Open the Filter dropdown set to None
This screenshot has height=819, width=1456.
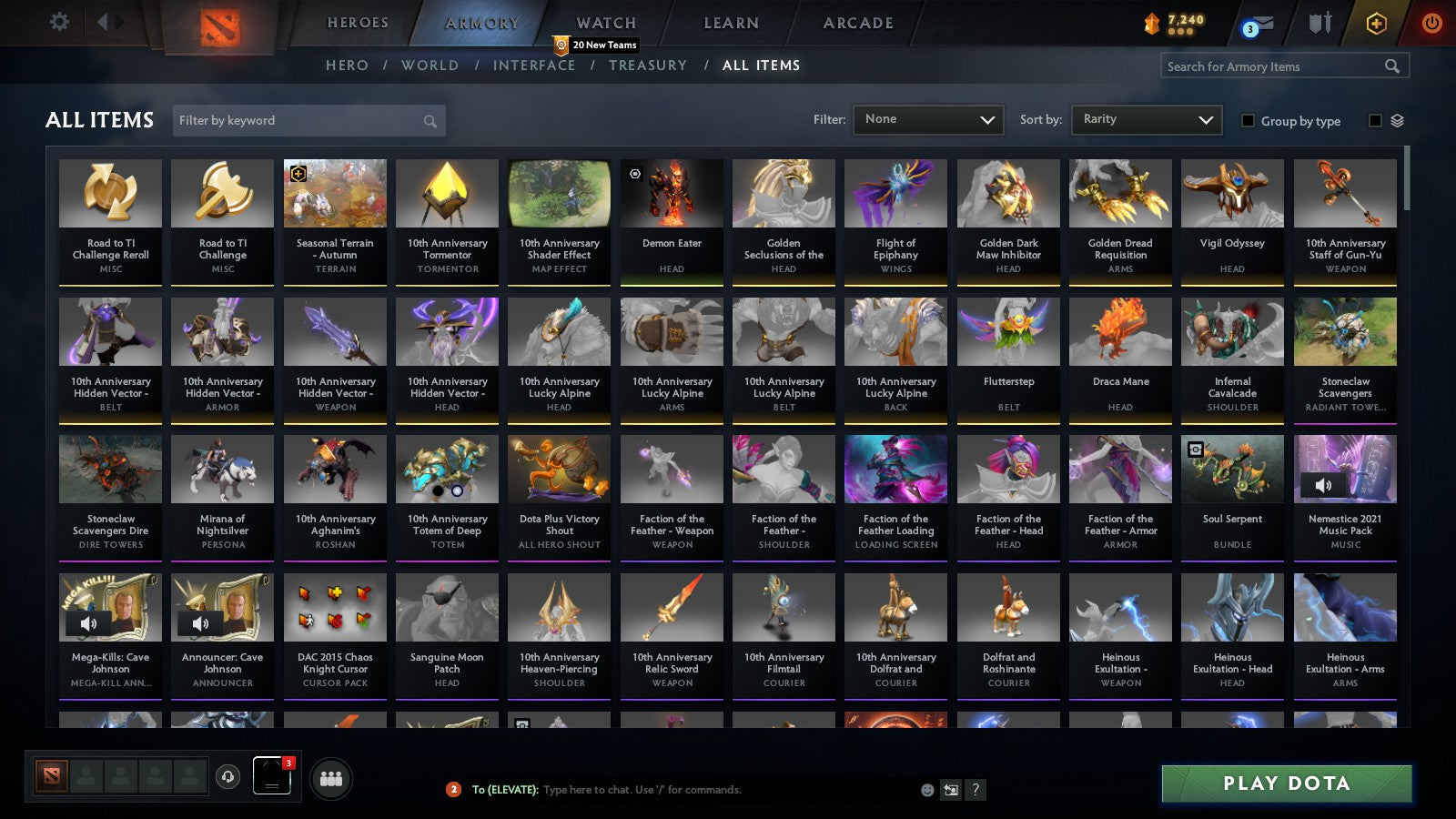pos(928,118)
